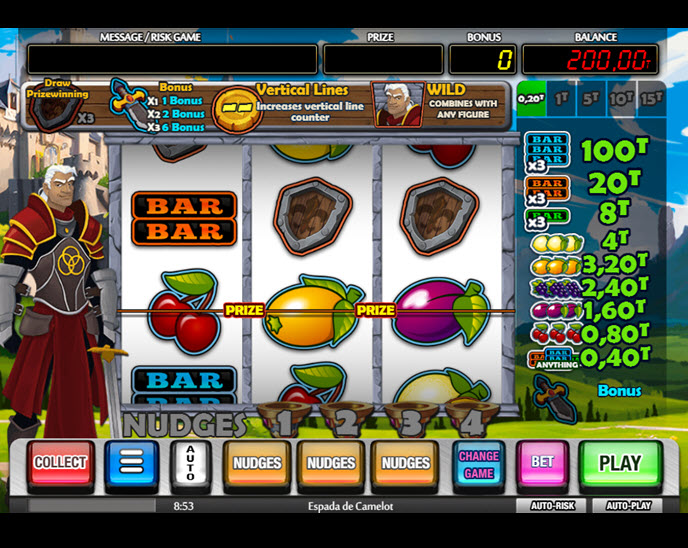Select the CHANGE GAME button
688x548 pixels.
tap(479, 464)
